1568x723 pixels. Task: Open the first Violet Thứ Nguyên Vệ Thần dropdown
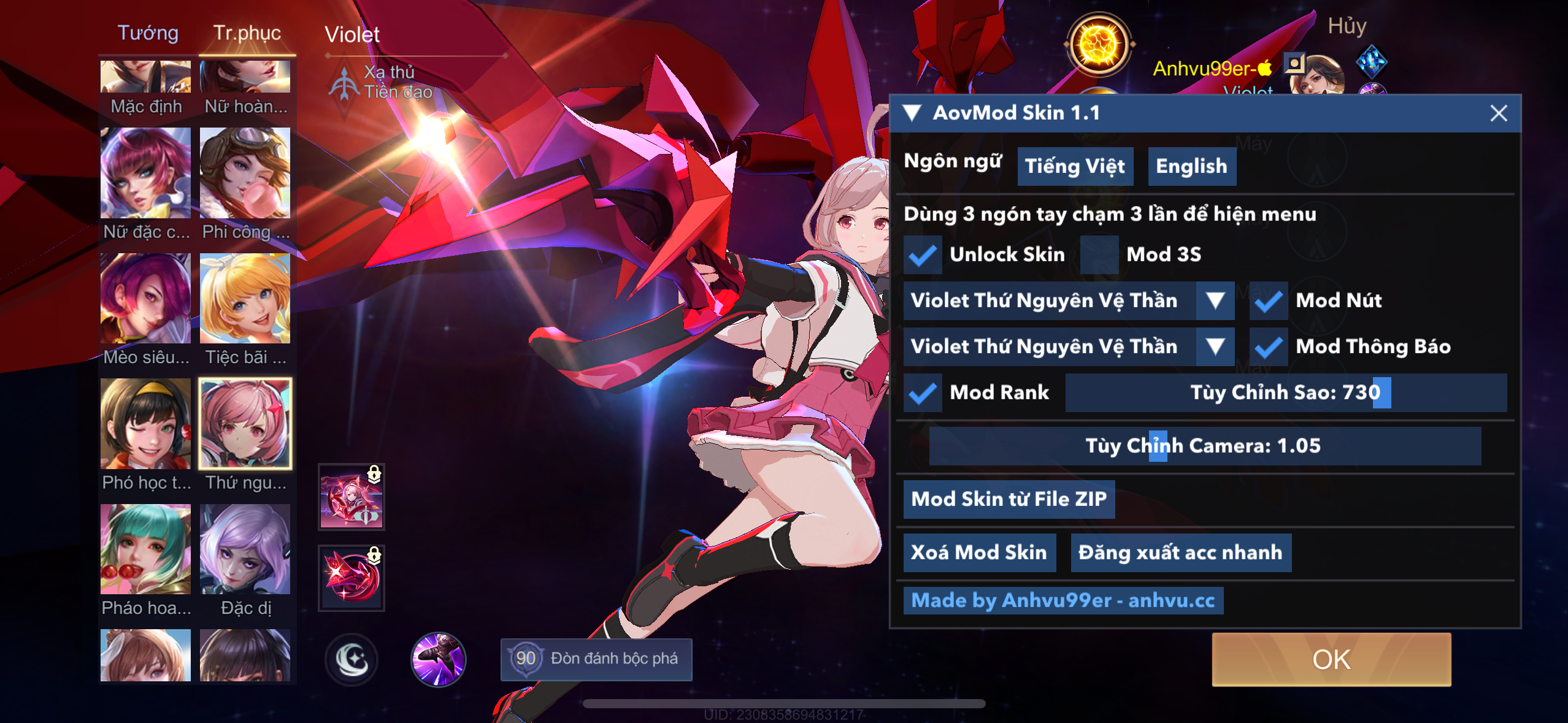(x=1214, y=300)
